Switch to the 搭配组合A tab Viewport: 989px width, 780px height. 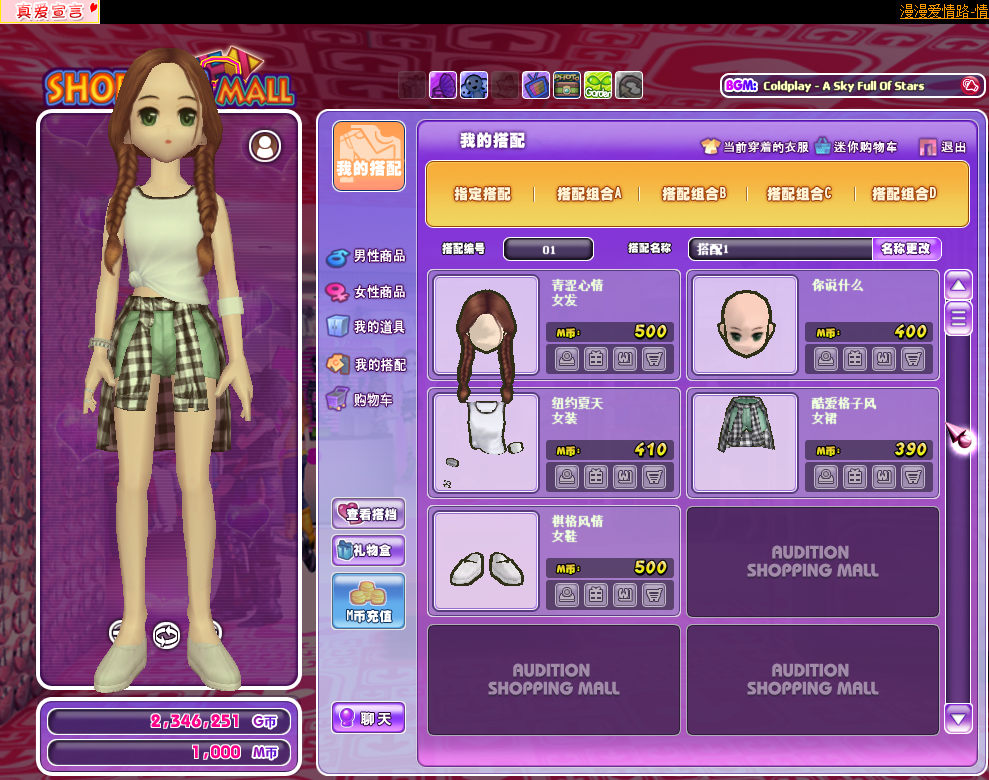588,194
